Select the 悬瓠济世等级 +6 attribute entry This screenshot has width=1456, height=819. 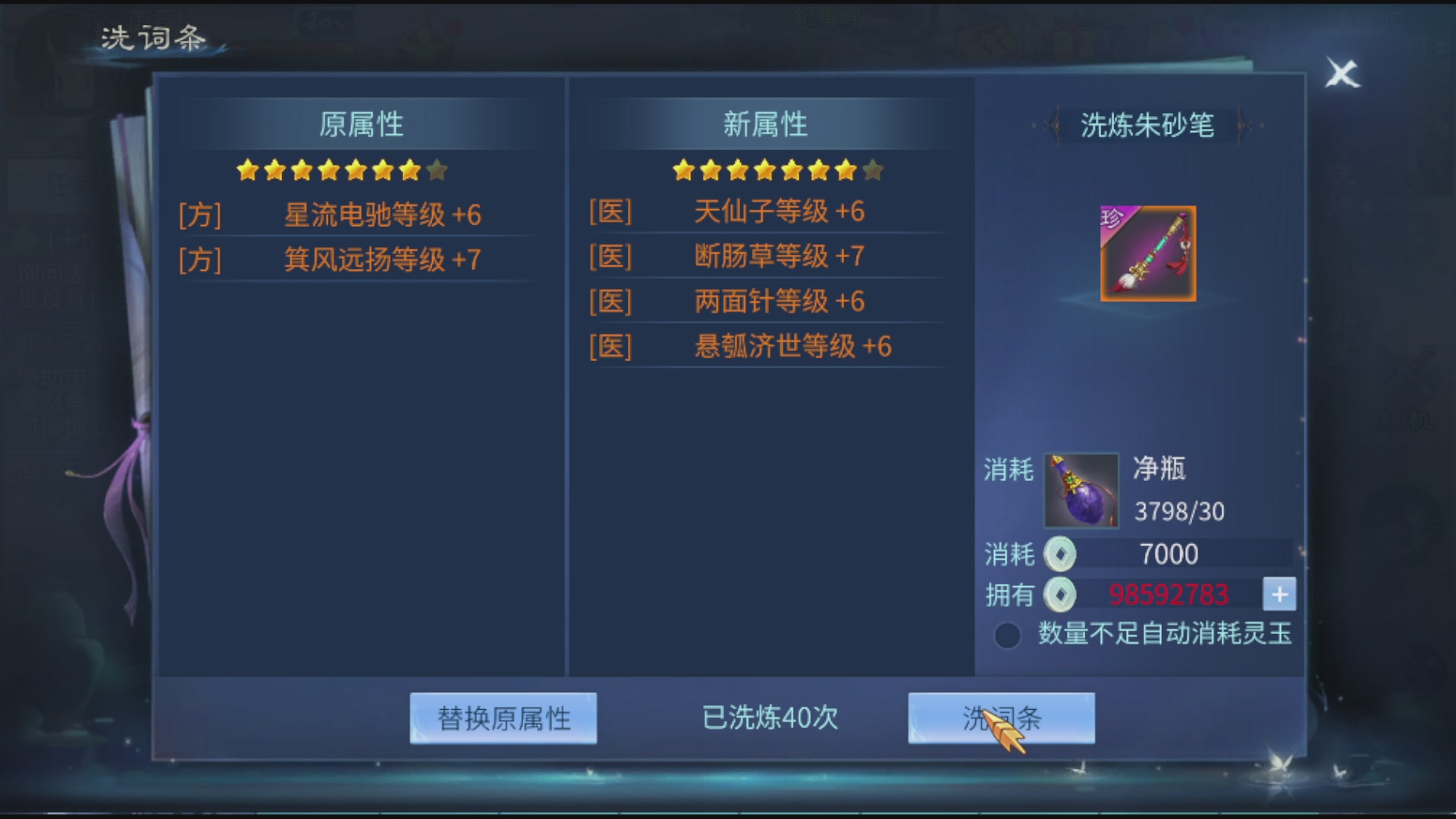pyautogui.click(x=795, y=347)
